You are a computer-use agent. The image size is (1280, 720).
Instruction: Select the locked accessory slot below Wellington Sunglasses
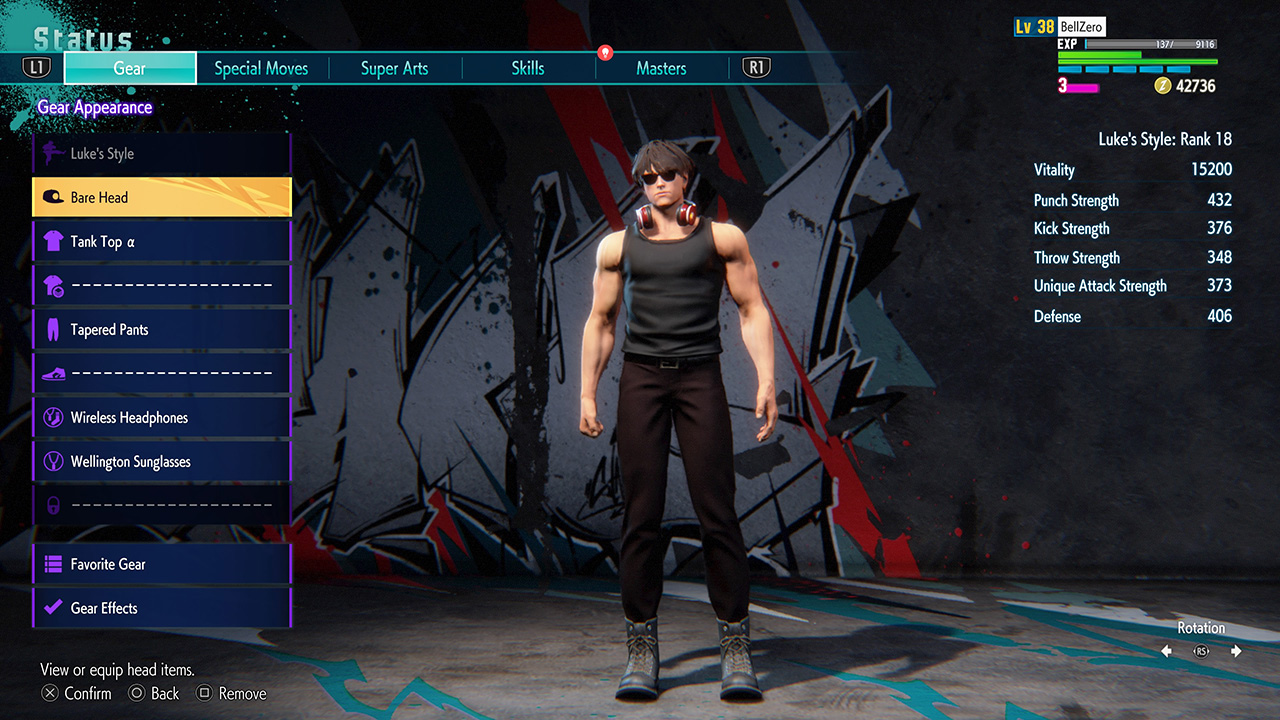click(53, 505)
